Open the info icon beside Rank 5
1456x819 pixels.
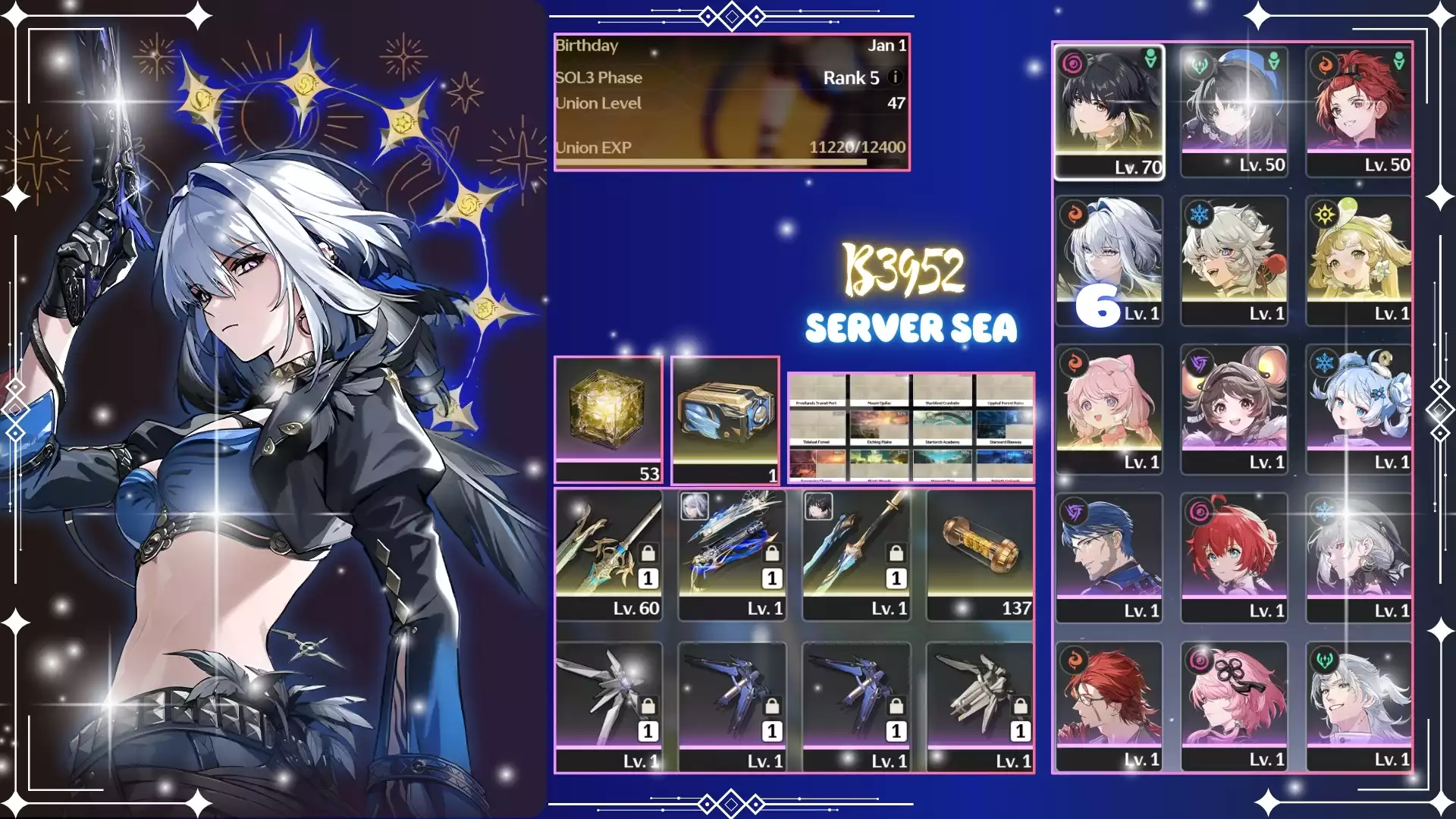point(895,77)
